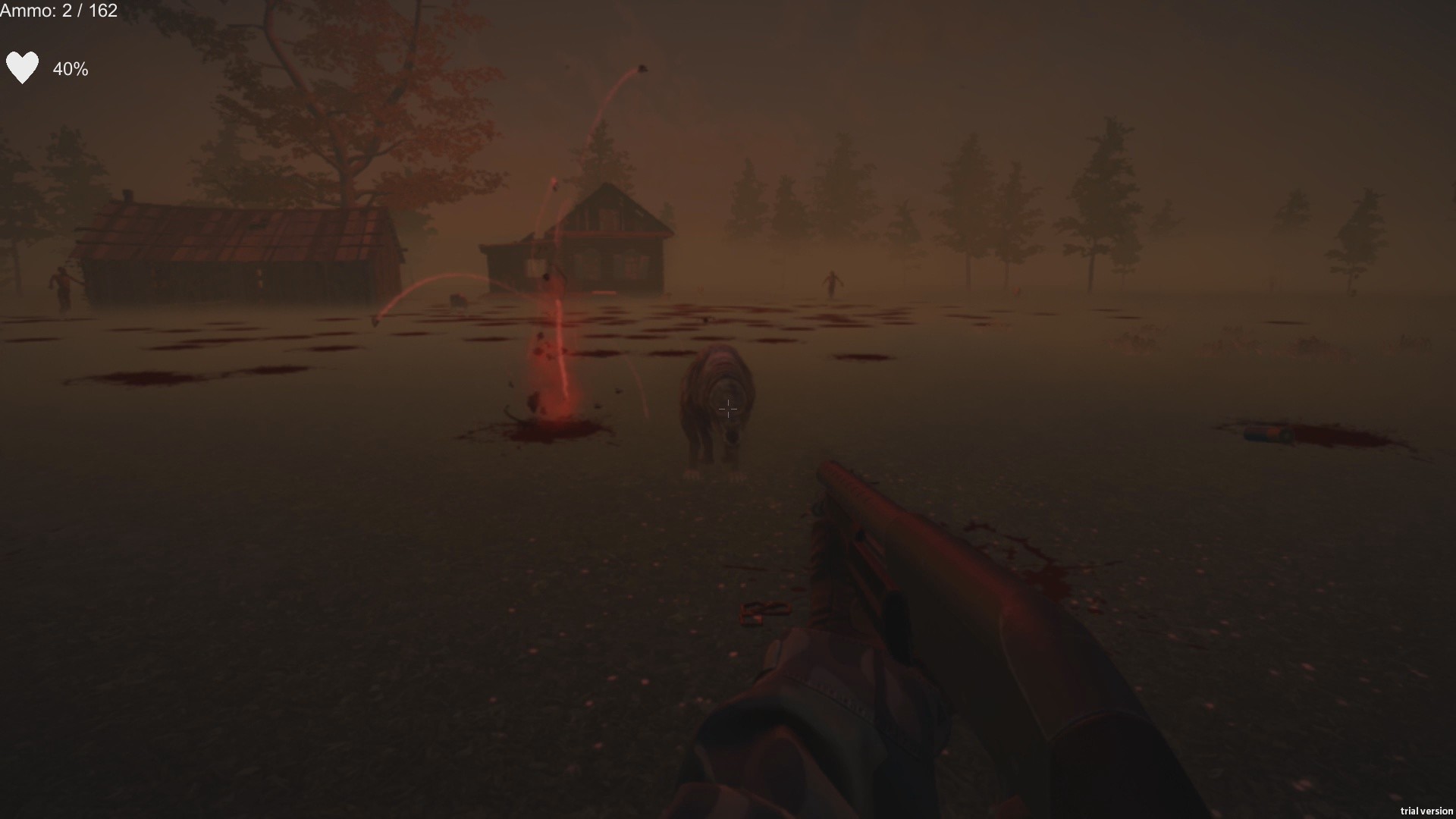The height and width of the screenshot is (819, 1456).
Task: Click the heart health icon
Action: tap(23, 67)
